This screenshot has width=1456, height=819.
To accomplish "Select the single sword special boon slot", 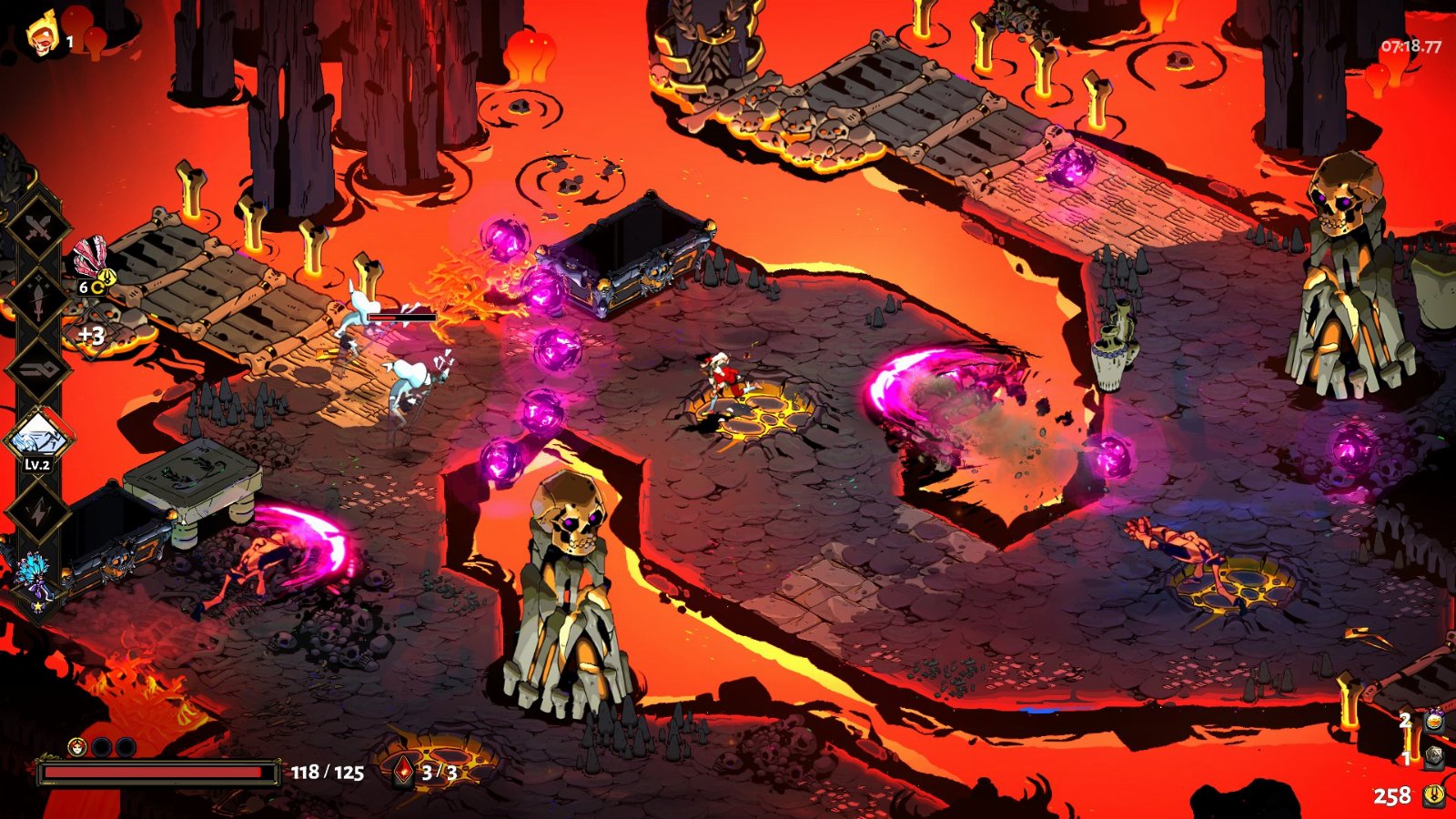I will tap(36, 300).
